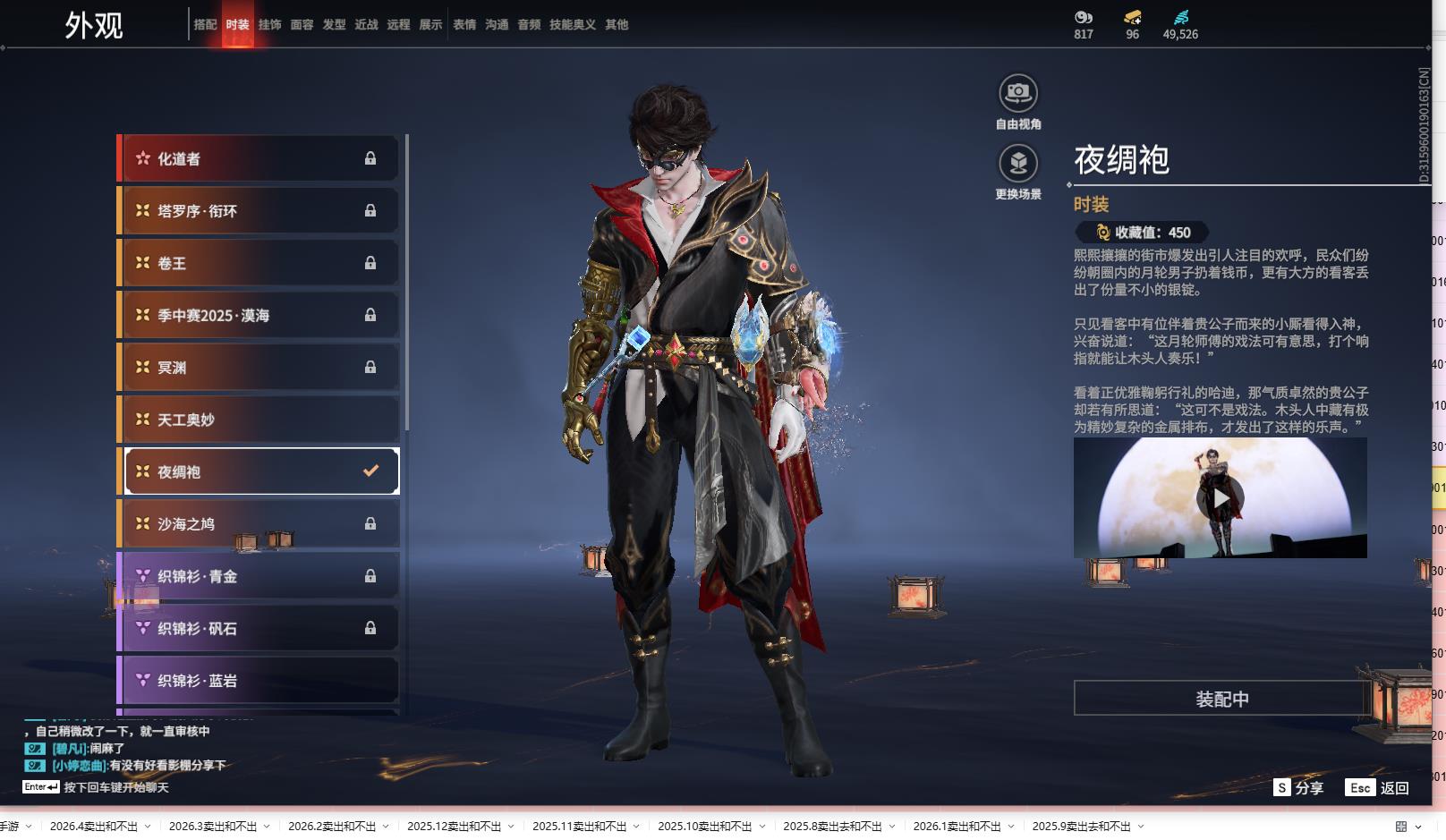Open the 技能奥义 tab
Image resolution: width=1446 pixels, height=840 pixels.
point(572,25)
